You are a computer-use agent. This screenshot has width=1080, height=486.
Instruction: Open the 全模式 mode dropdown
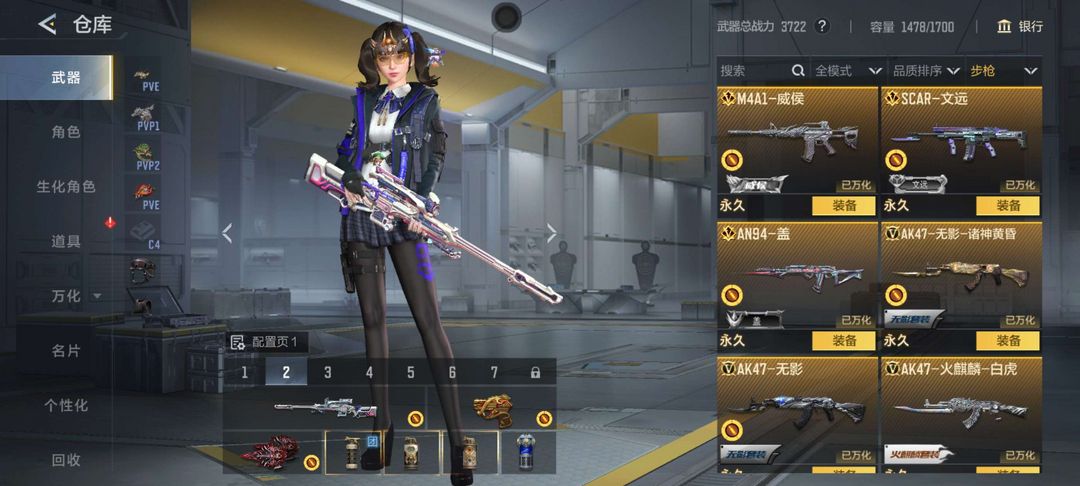pos(847,71)
